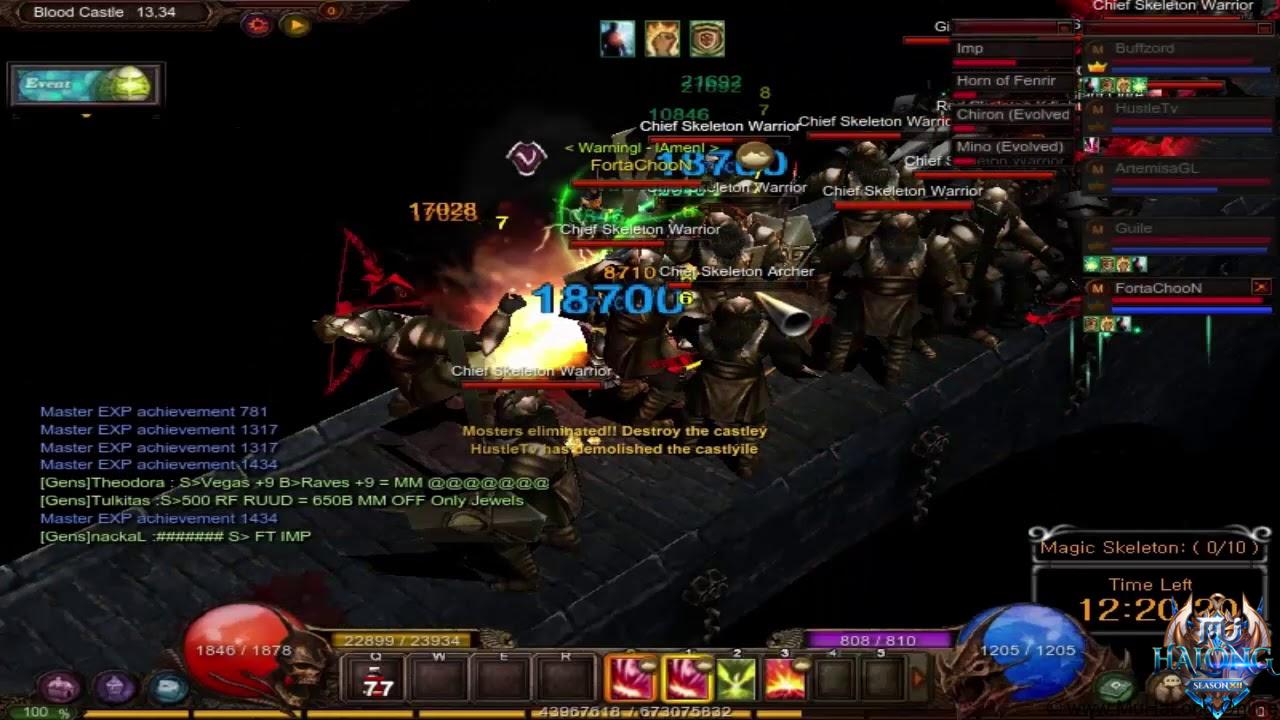Select Horn of Fenrir in the monster list

pyautogui.click(x=1006, y=80)
